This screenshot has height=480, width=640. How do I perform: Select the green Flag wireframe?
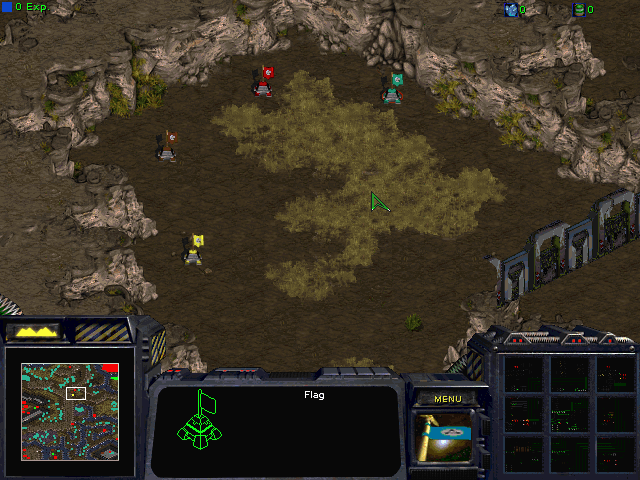(203, 422)
